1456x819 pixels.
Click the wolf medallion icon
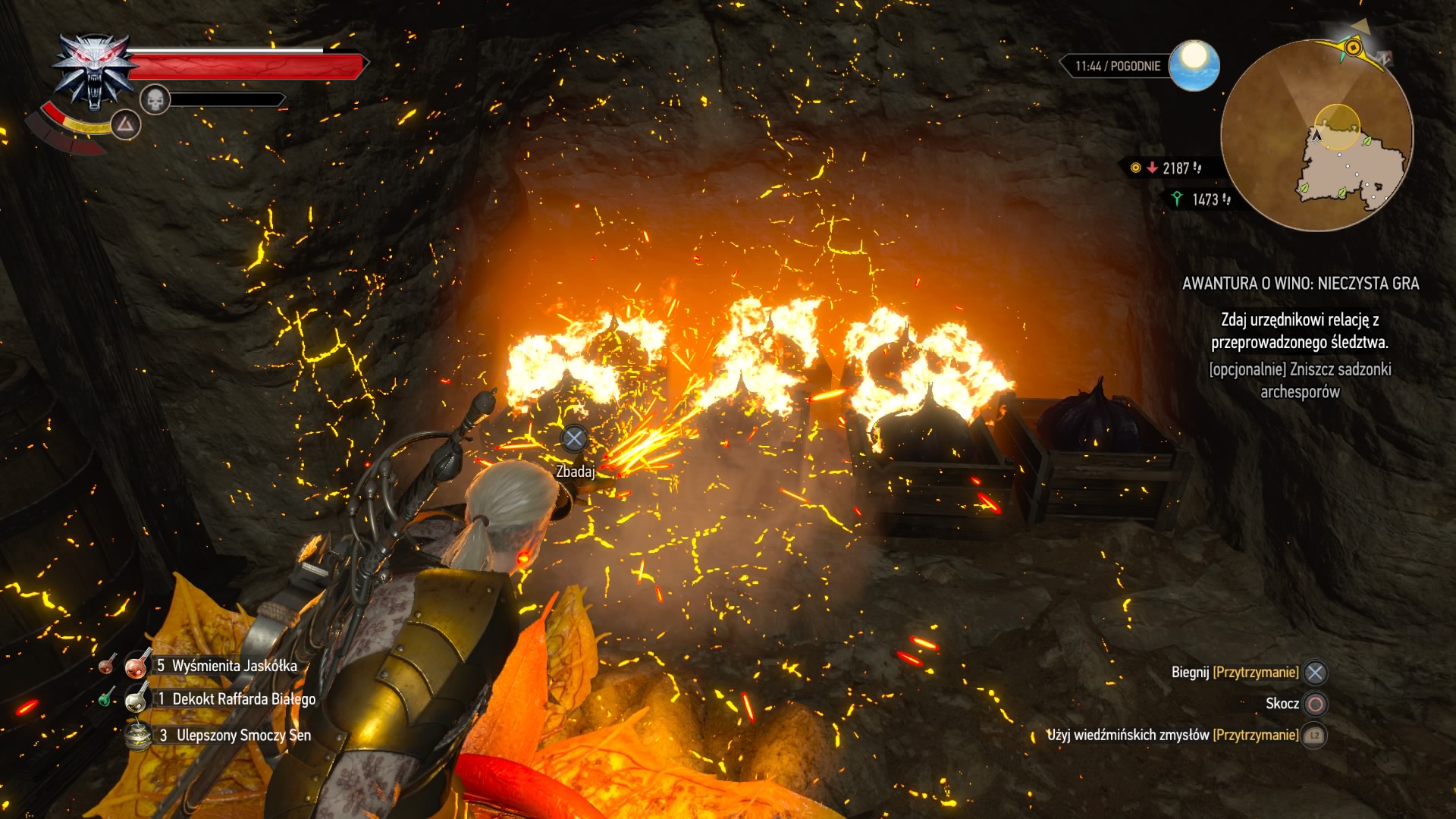[x=93, y=71]
